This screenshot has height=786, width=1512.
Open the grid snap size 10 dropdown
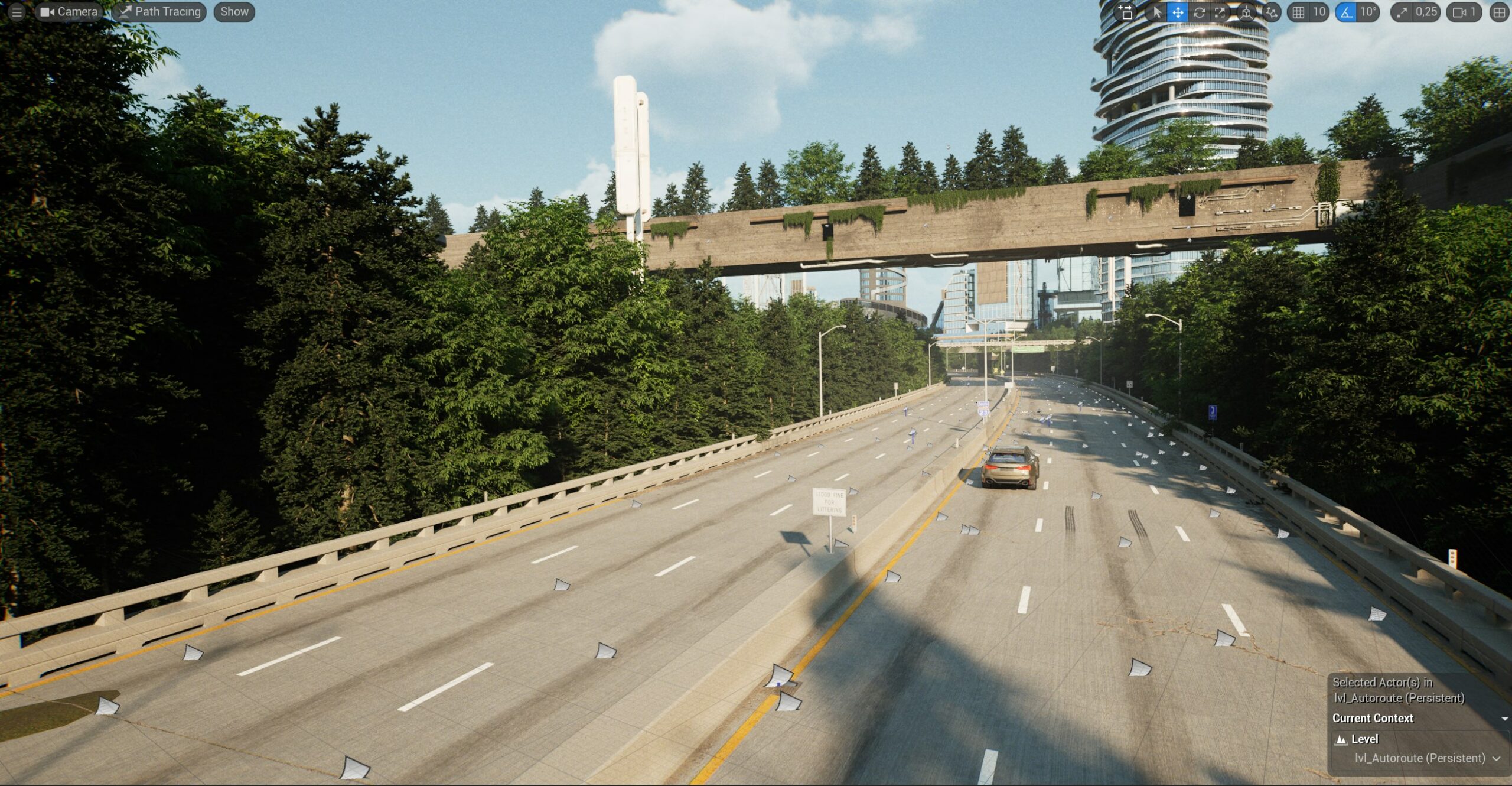click(1319, 12)
